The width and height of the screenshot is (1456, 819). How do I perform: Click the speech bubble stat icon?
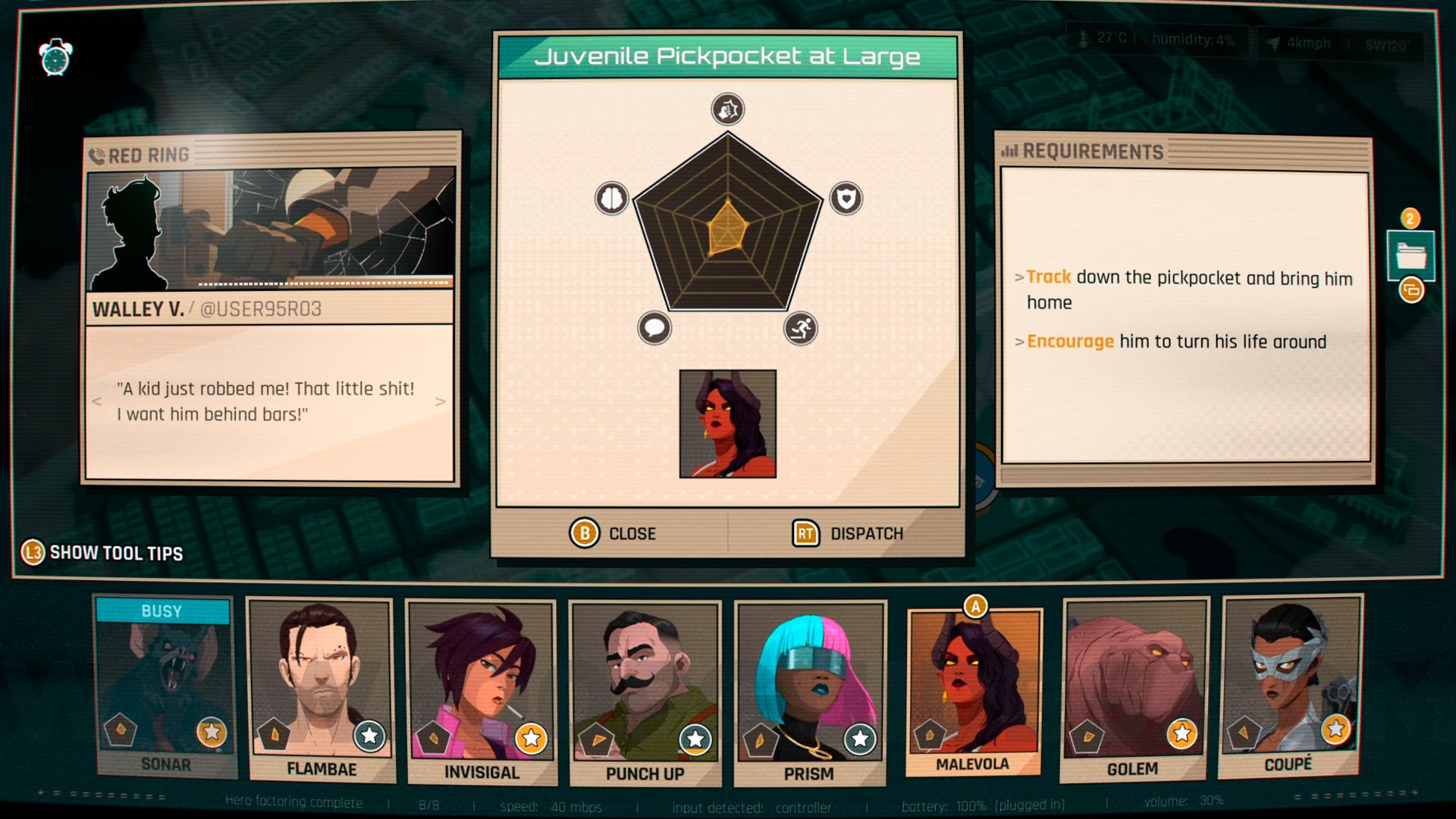pos(654,328)
